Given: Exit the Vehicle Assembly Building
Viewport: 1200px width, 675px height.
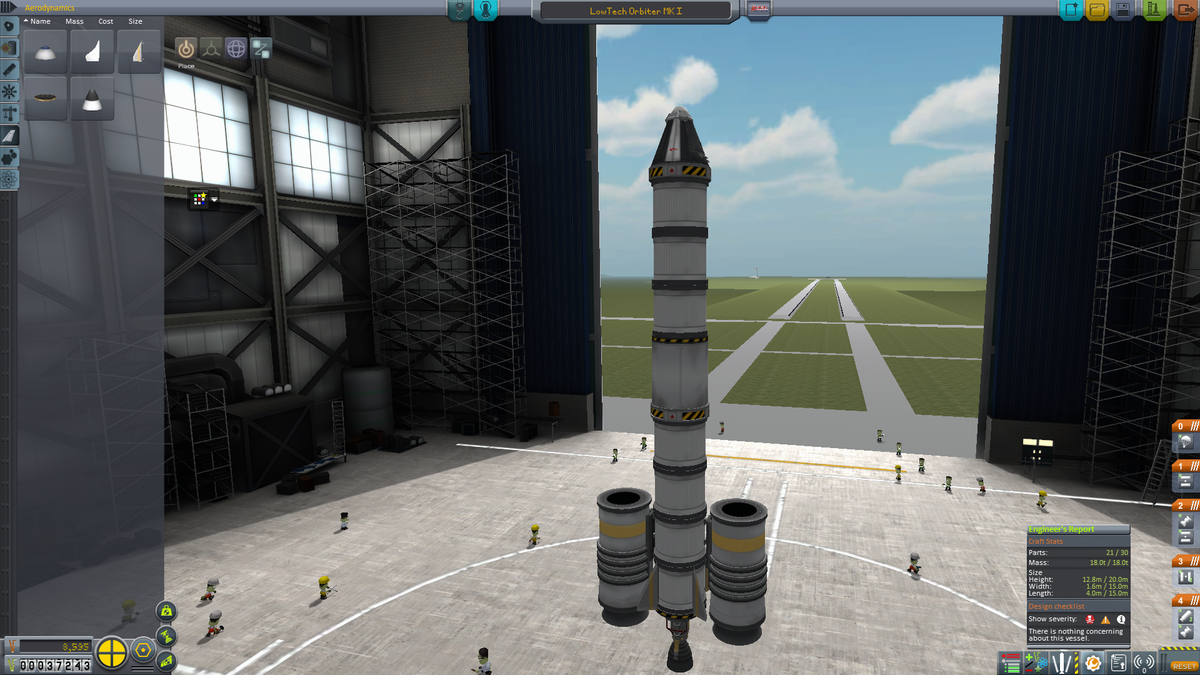Looking at the screenshot, I should 1184,10.
